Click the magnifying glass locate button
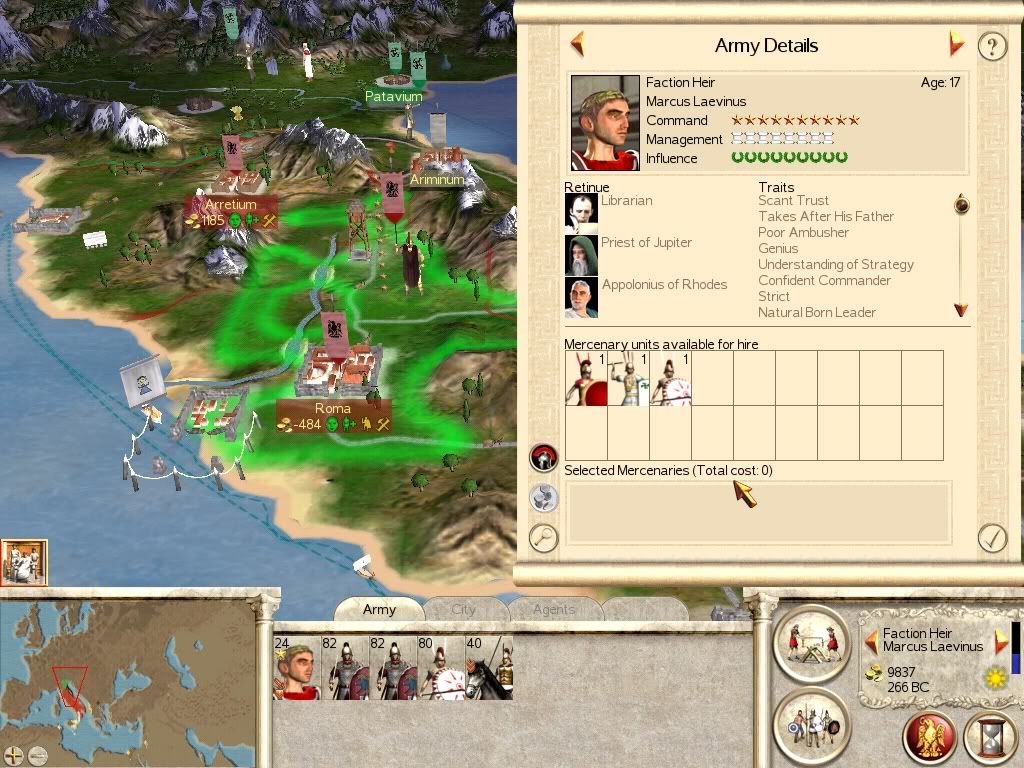The height and width of the screenshot is (768, 1024). tap(543, 537)
